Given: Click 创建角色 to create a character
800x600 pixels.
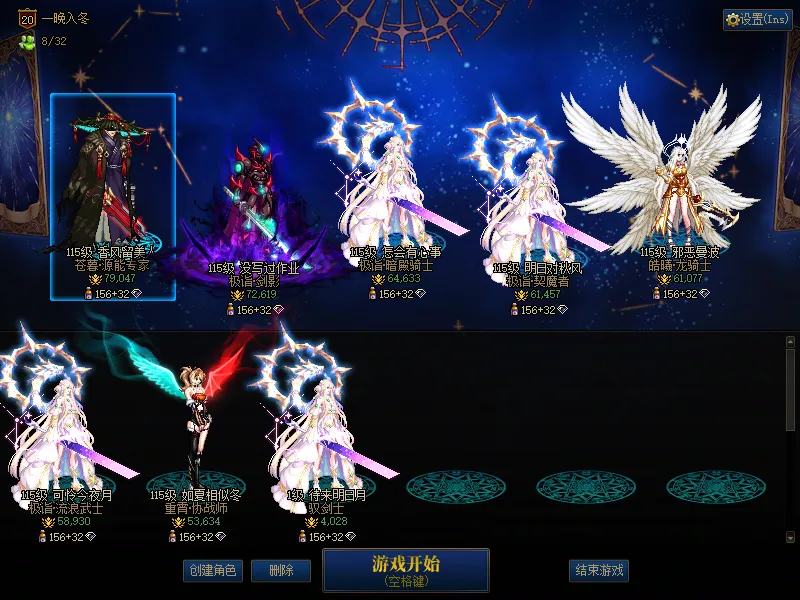Looking at the screenshot, I should 212,570.
